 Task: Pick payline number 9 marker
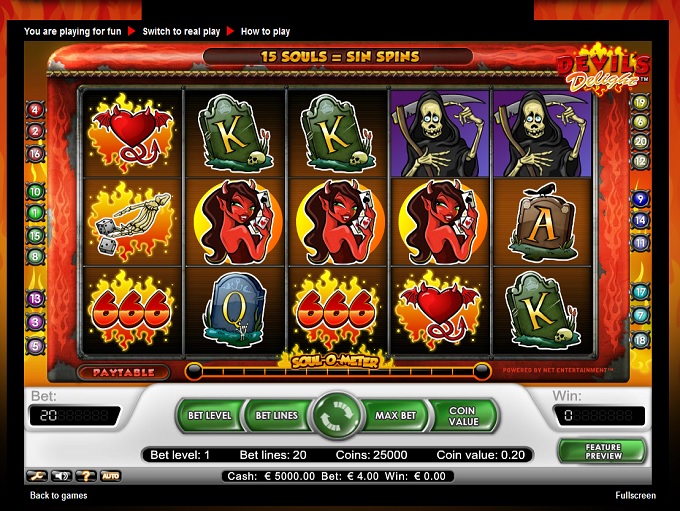coord(641,198)
